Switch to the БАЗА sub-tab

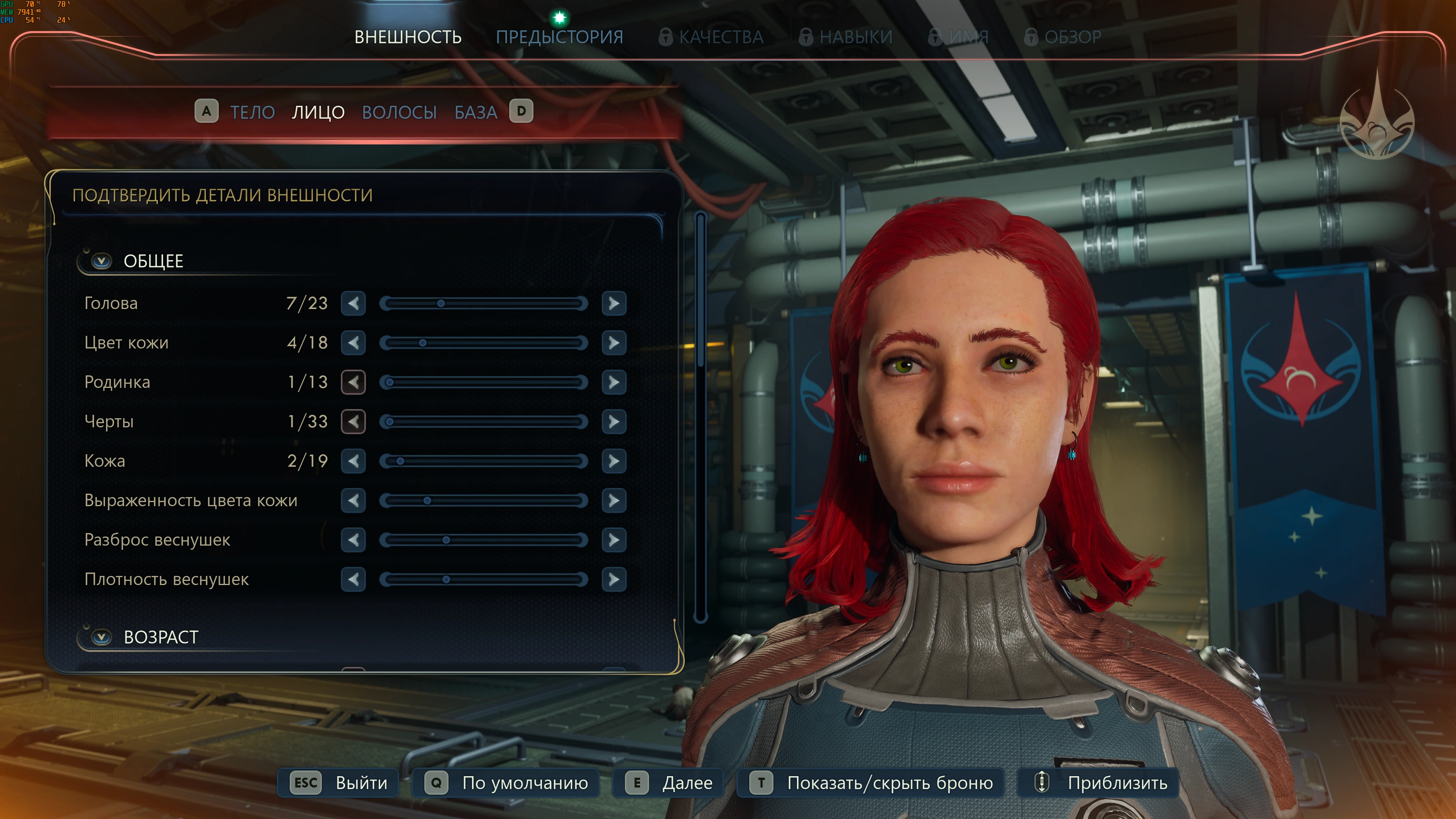[x=475, y=112]
